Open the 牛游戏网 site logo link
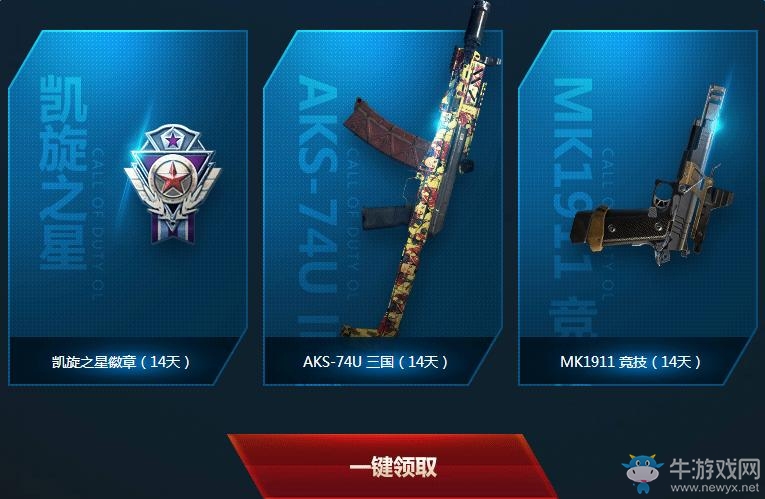The width and height of the screenshot is (765, 499). [x=688, y=472]
